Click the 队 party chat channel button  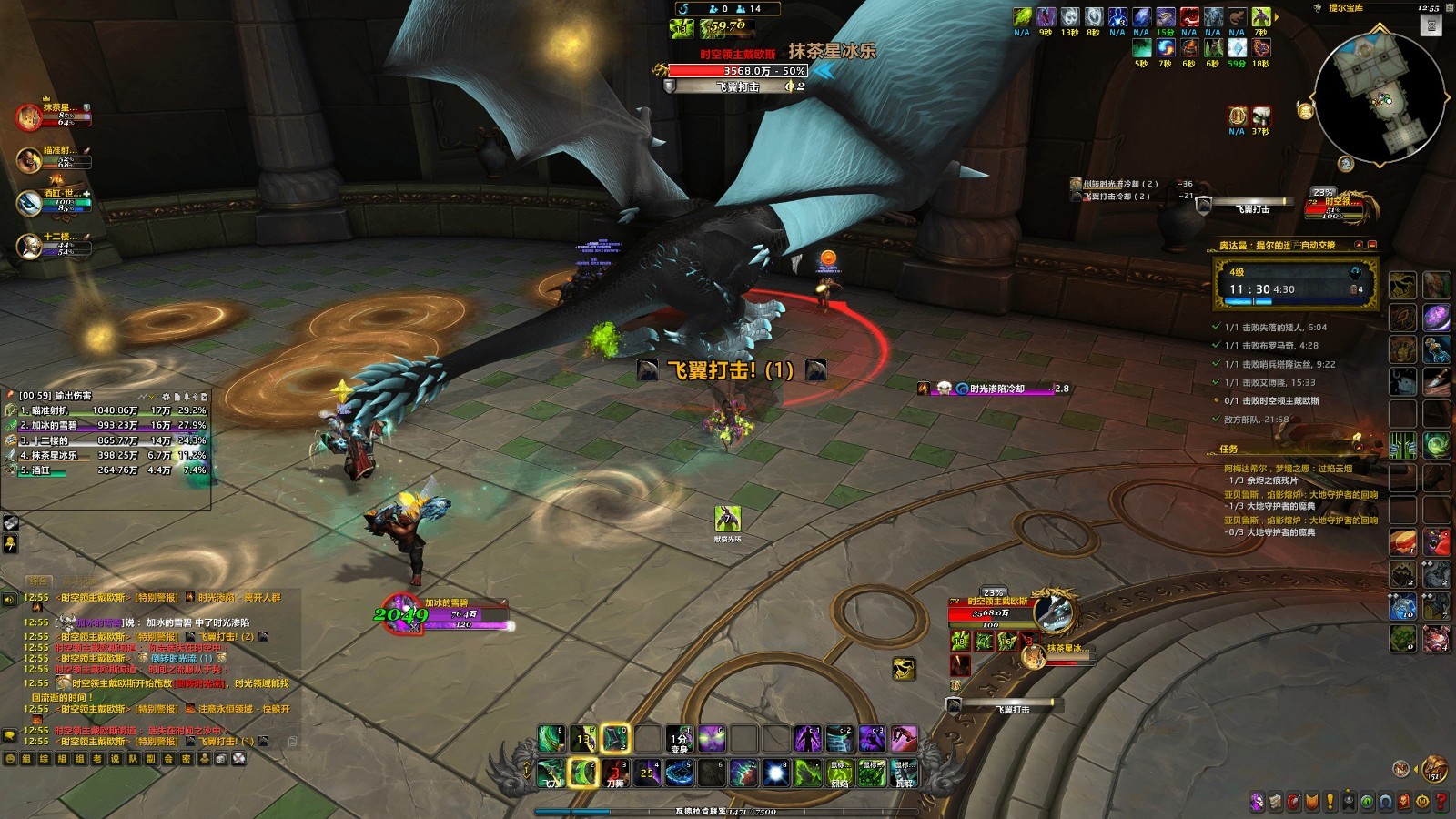tap(132, 758)
